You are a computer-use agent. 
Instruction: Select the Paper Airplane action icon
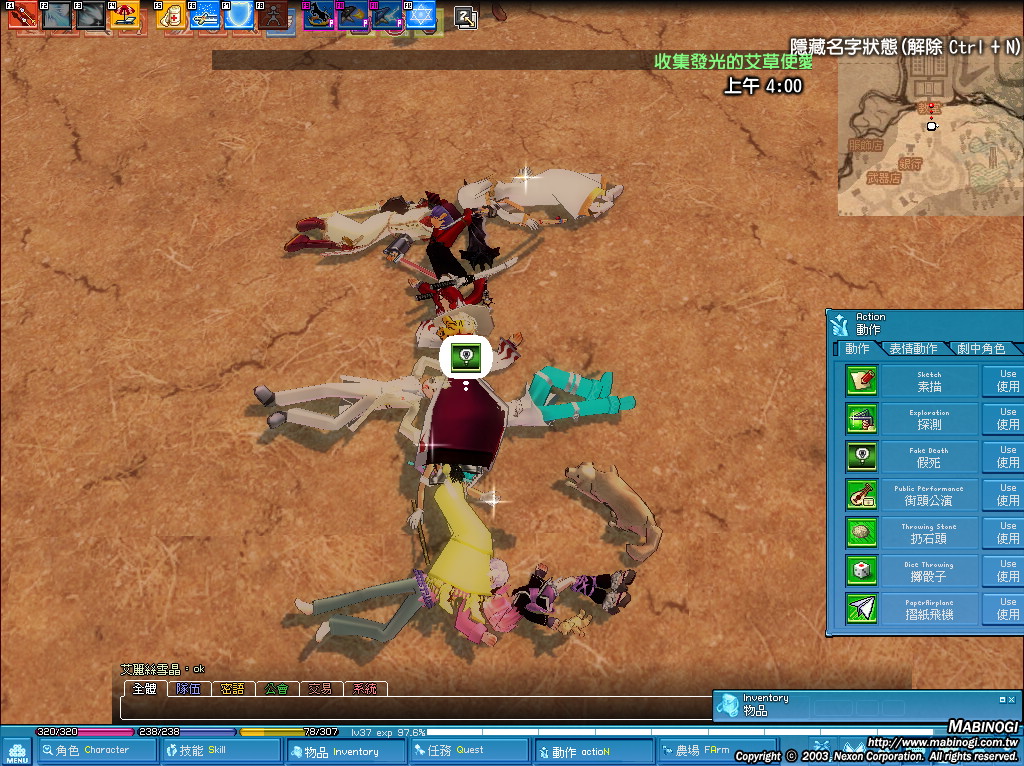pos(861,608)
